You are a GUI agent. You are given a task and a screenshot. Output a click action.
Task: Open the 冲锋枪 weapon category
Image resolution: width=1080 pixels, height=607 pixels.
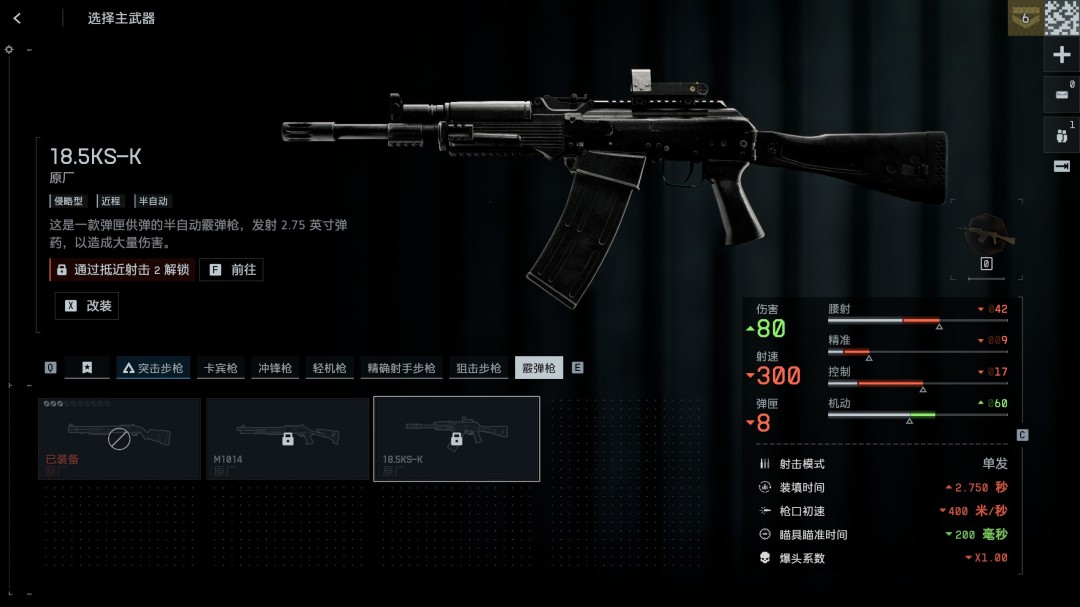pyautogui.click(x=275, y=368)
